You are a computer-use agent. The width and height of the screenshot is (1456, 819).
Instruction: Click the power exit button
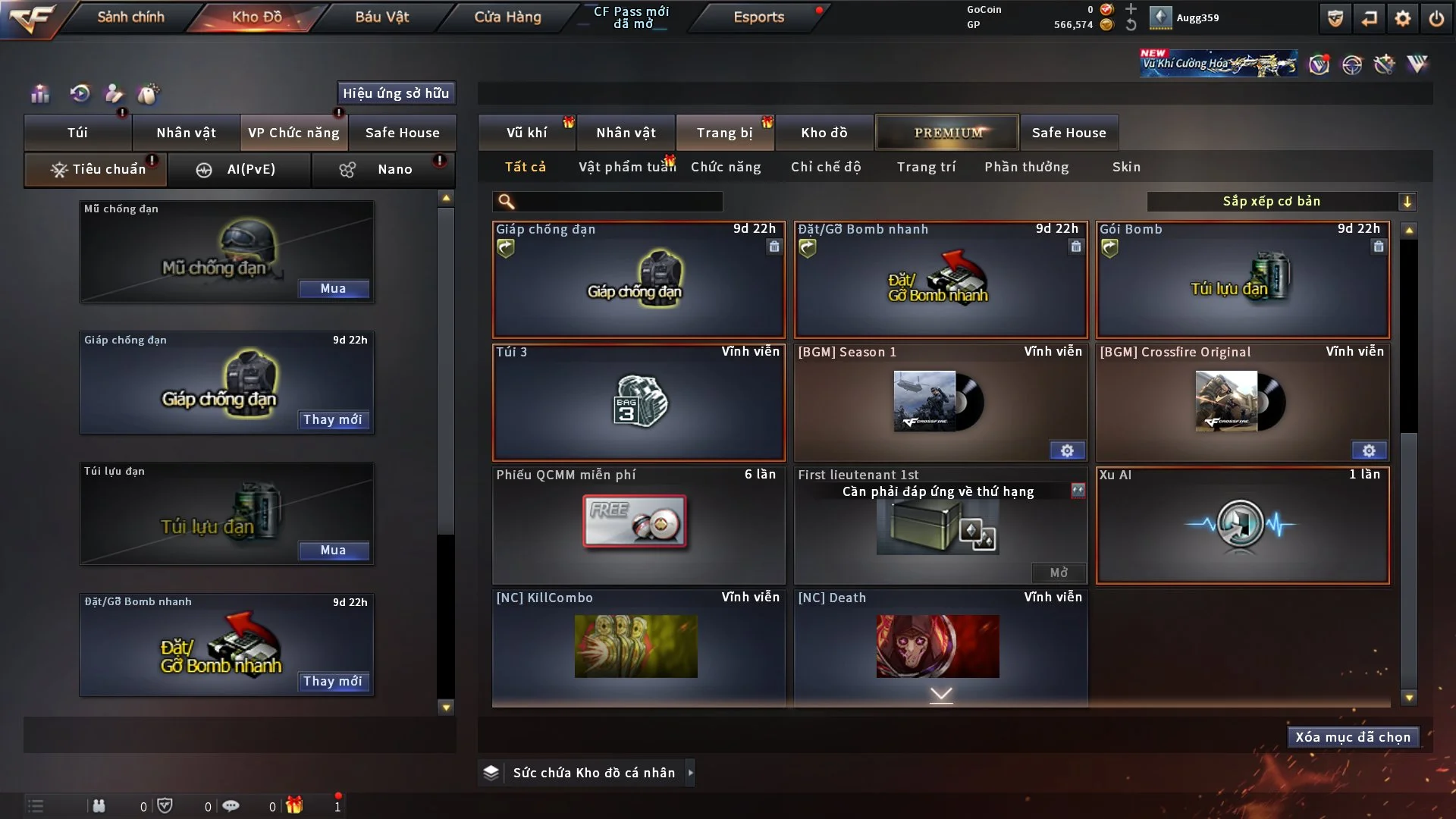(x=1436, y=18)
